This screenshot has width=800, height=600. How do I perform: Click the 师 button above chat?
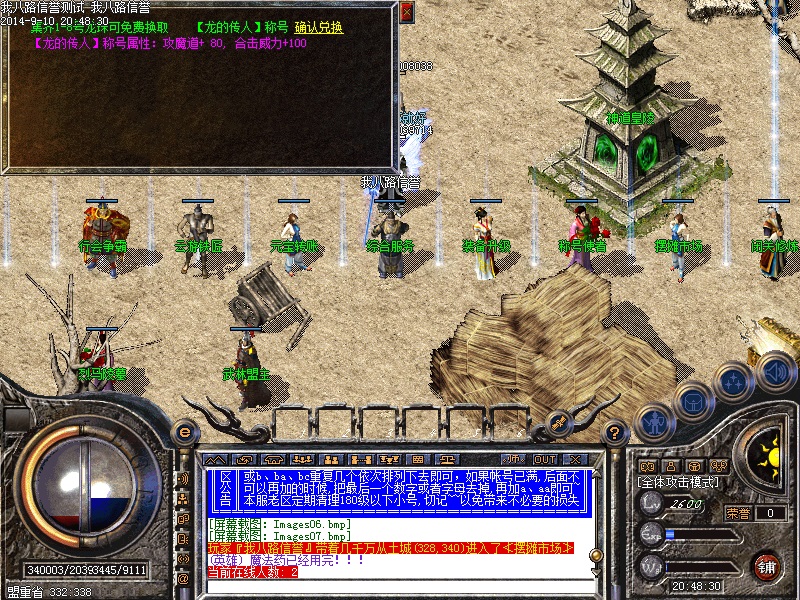[x=514, y=457]
